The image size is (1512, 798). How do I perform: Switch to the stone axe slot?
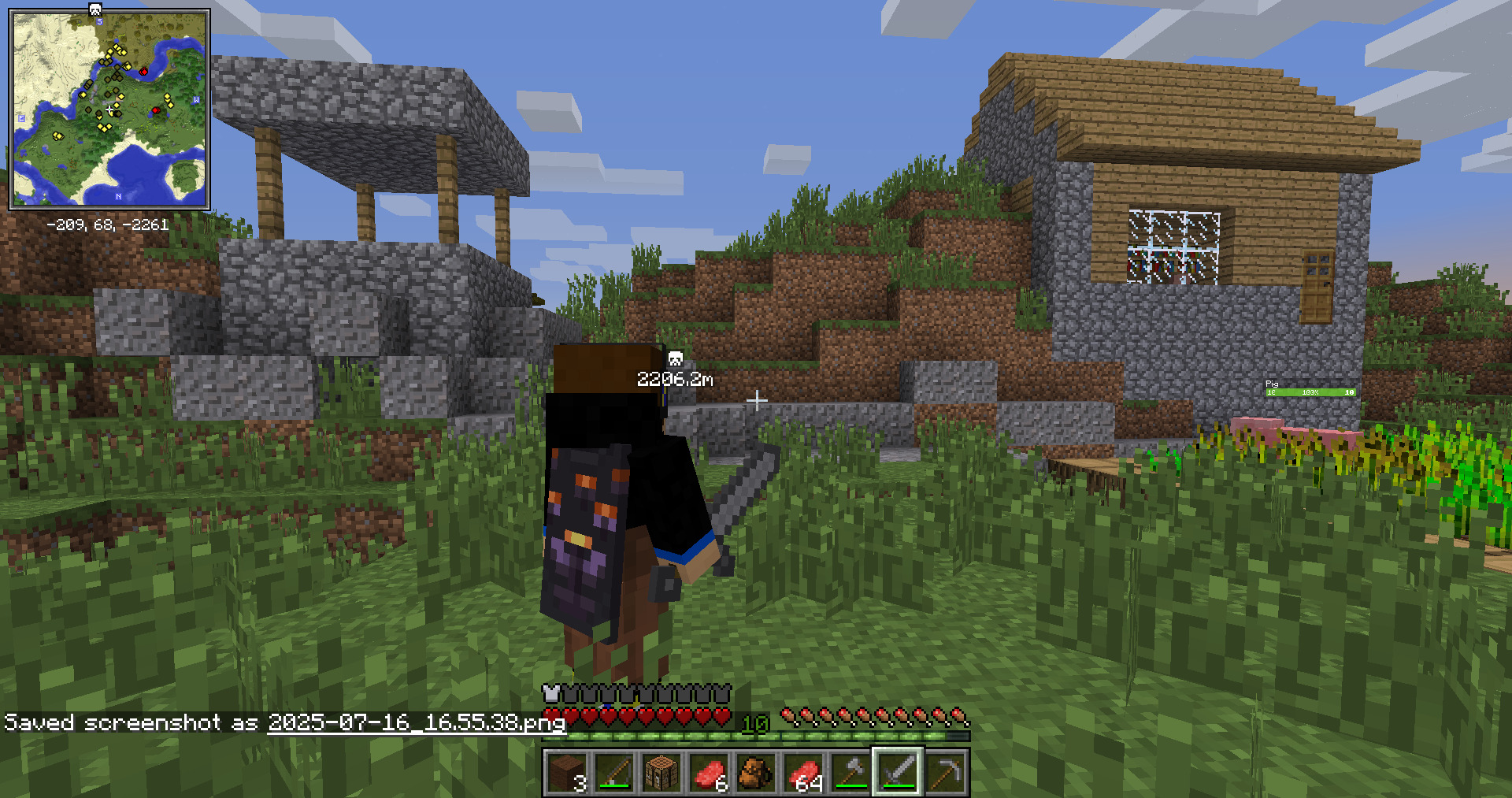850,772
